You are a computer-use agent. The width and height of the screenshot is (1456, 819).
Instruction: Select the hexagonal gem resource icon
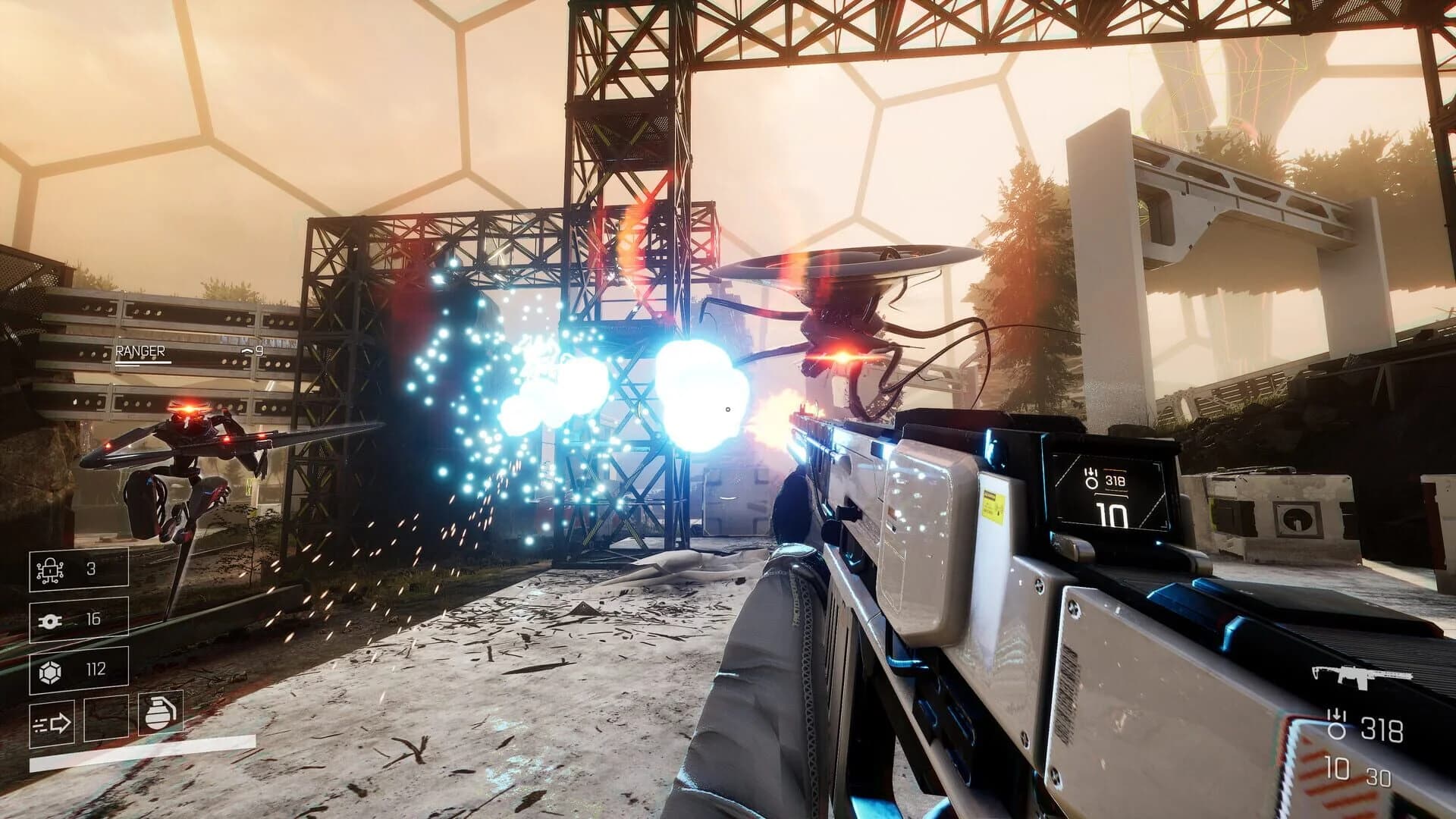[x=49, y=672]
